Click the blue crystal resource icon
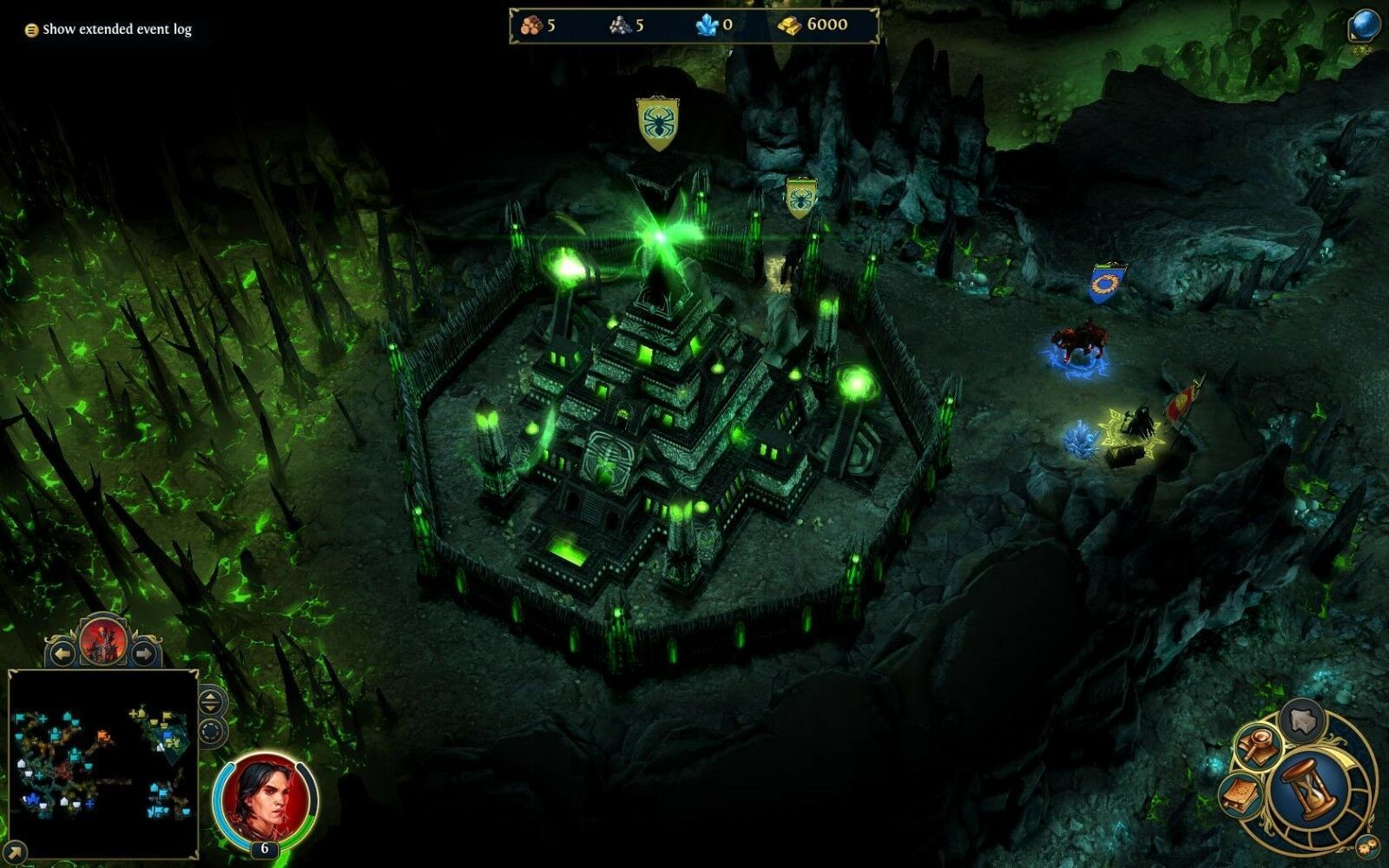This screenshot has width=1389, height=868. 707,25
